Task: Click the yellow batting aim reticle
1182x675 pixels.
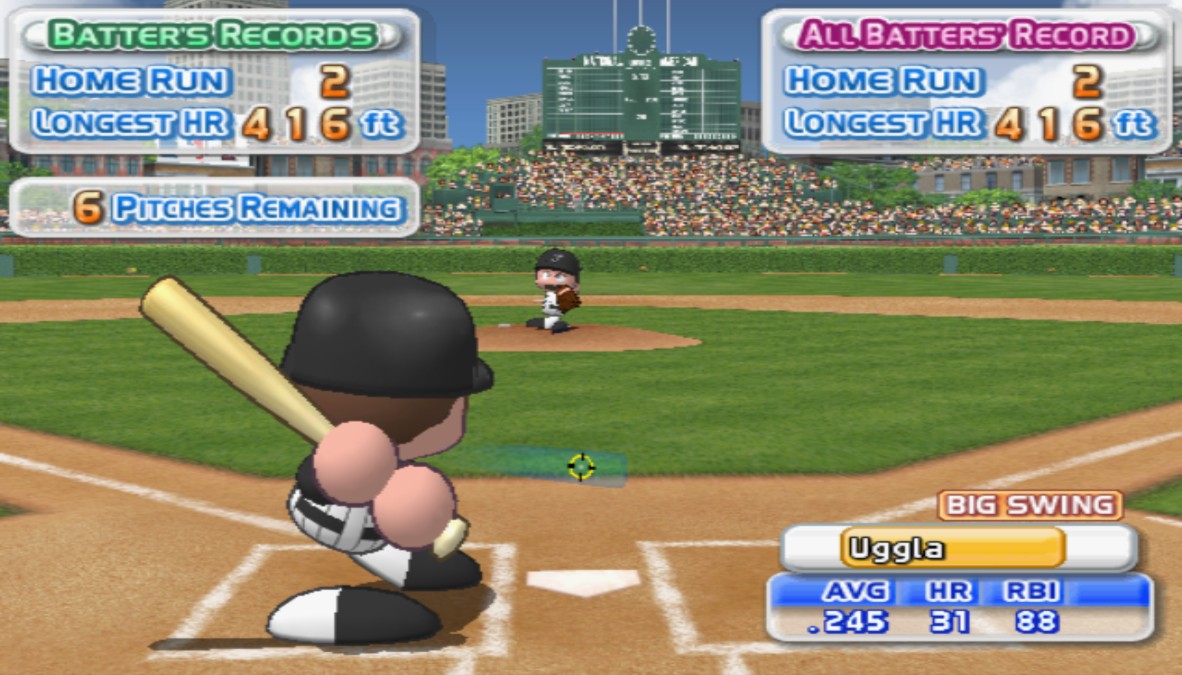Action: click(x=581, y=466)
